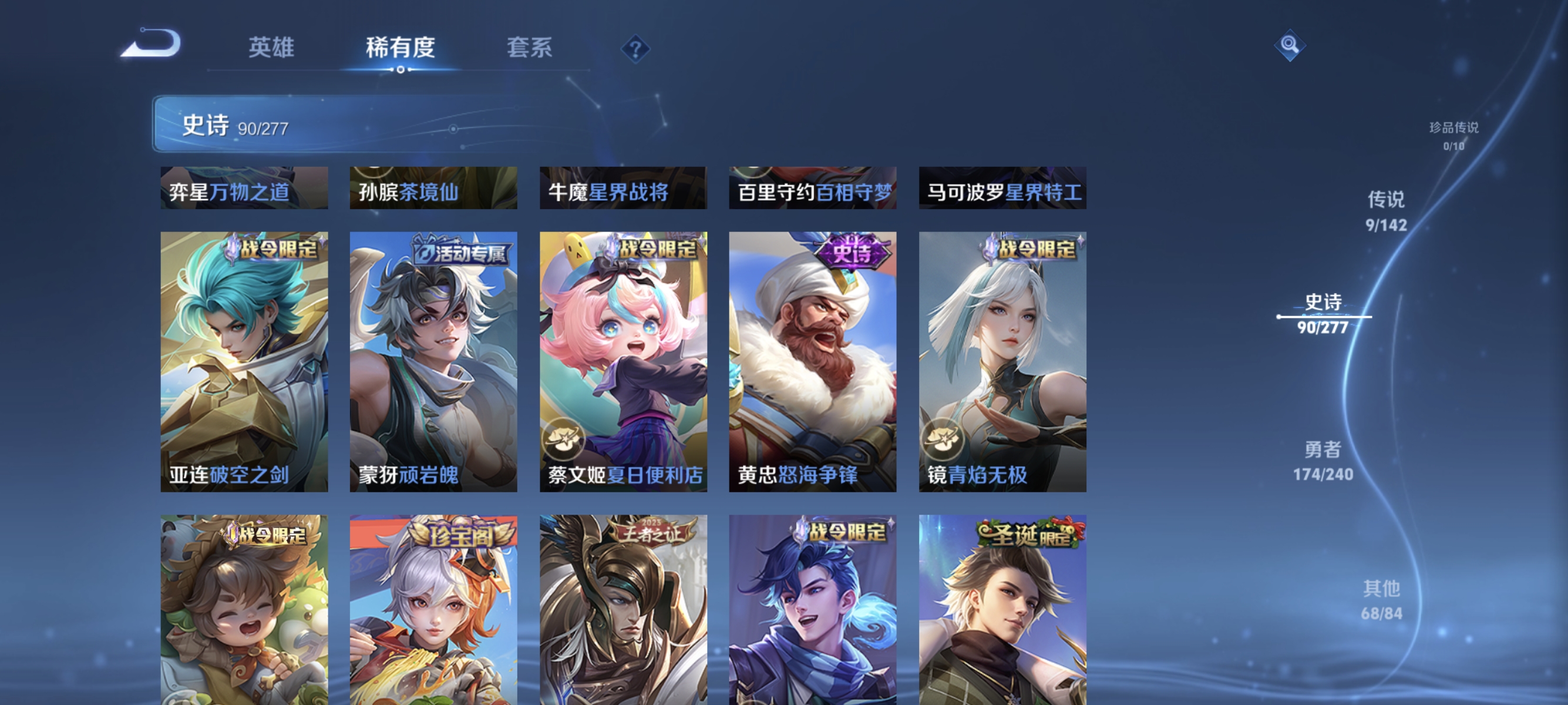View the 孙膑茶境仙 banner
Image resolution: width=1568 pixels, height=705 pixels.
[433, 189]
